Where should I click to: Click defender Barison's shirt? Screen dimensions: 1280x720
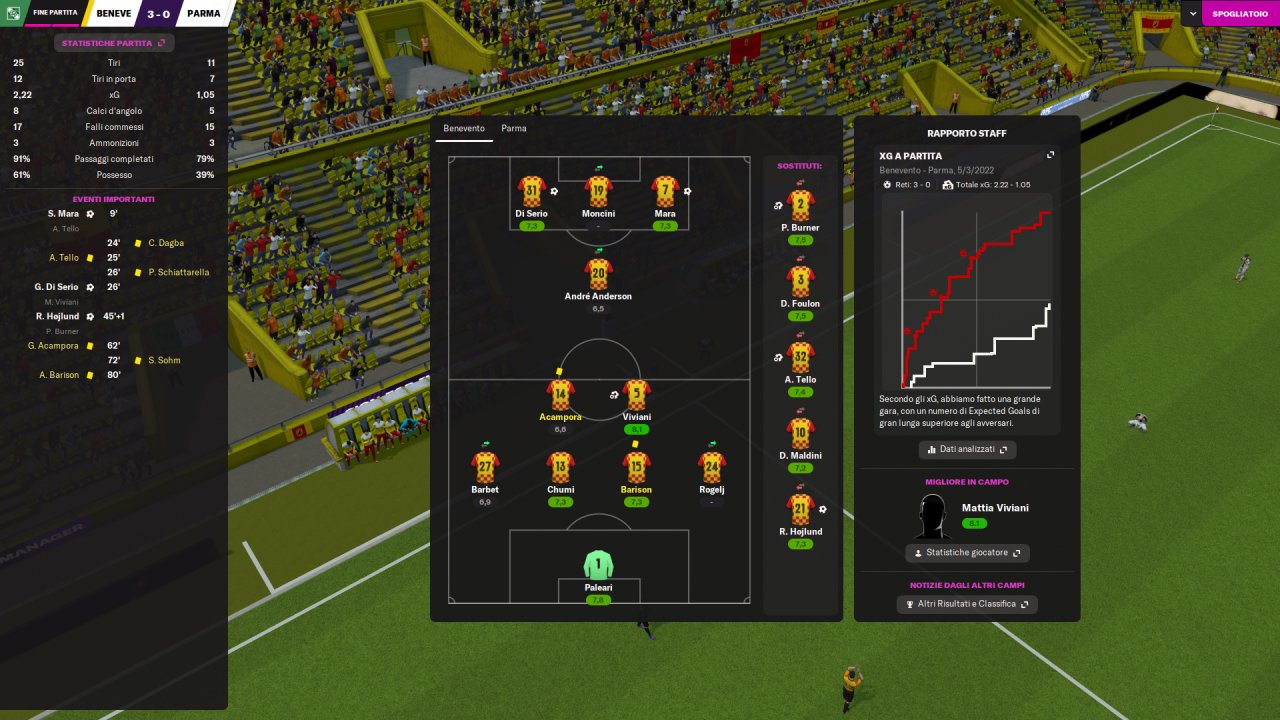click(636, 468)
